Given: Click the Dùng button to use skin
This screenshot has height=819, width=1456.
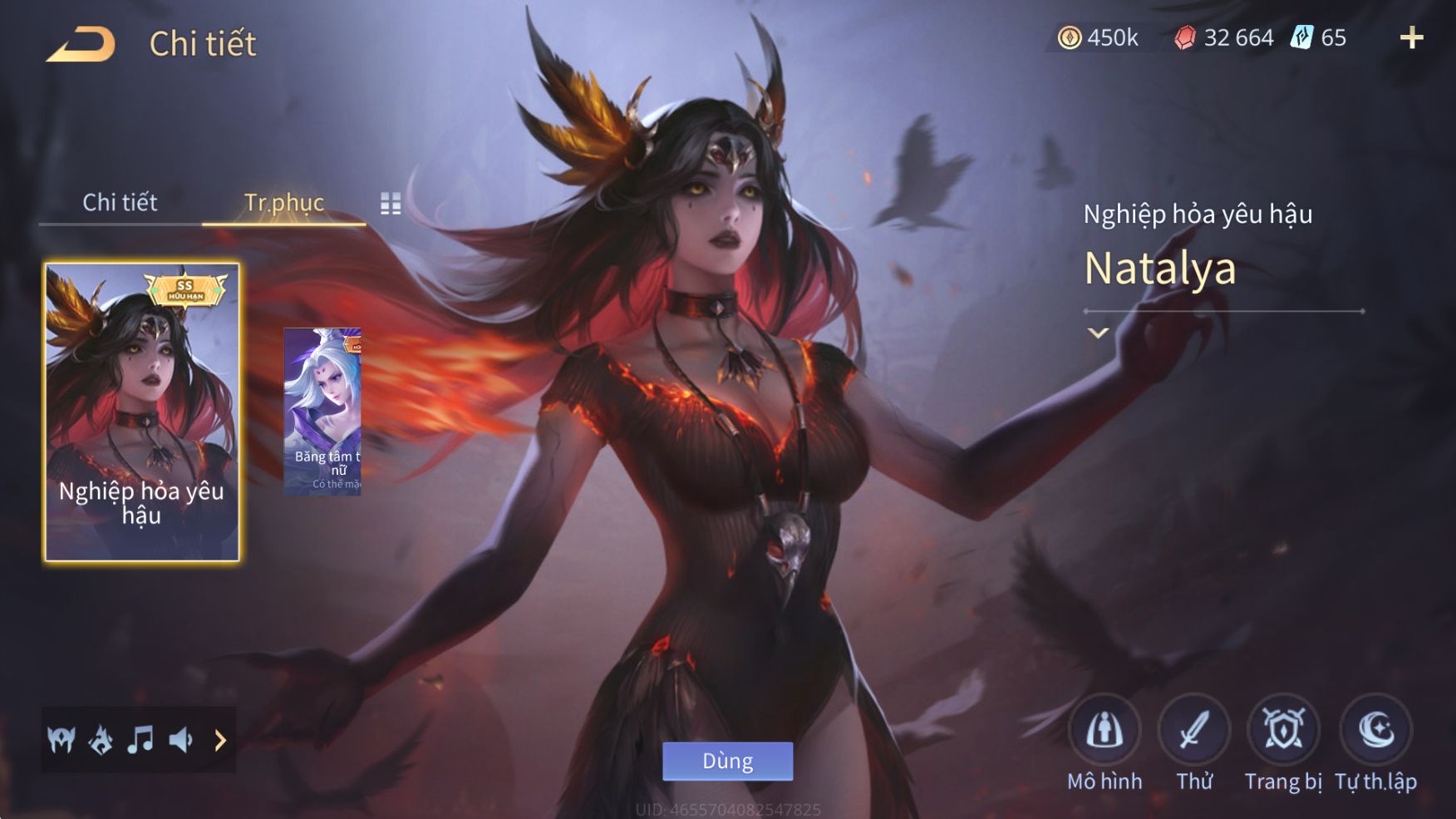Looking at the screenshot, I should [x=727, y=761].
